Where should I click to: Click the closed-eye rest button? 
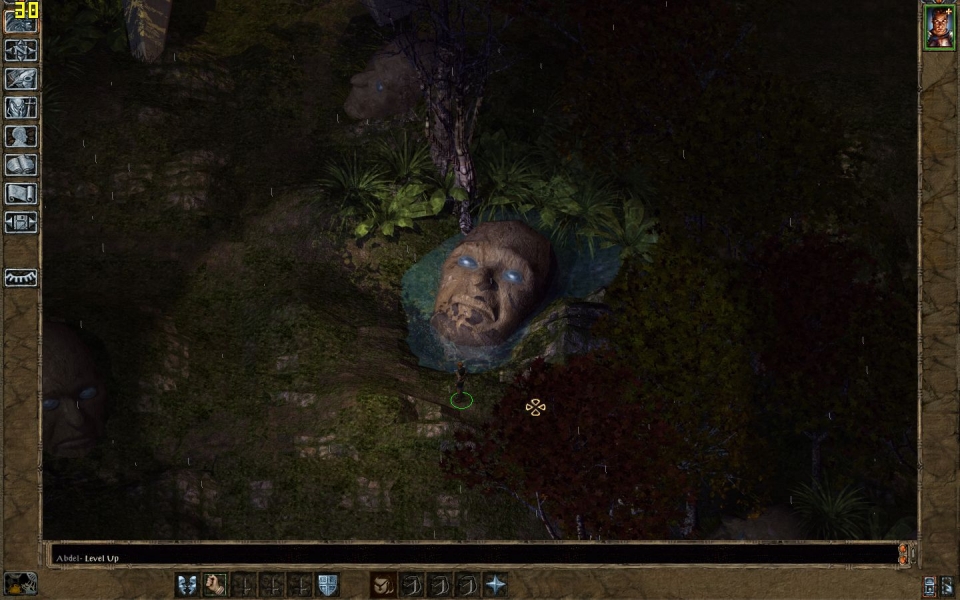(20, 277)
